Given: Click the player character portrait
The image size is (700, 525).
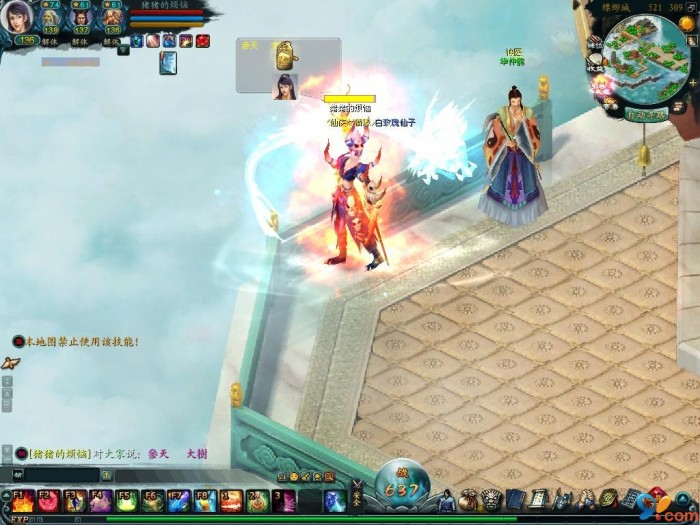Looking at the screenshot, I should click(x=20, y=18).
